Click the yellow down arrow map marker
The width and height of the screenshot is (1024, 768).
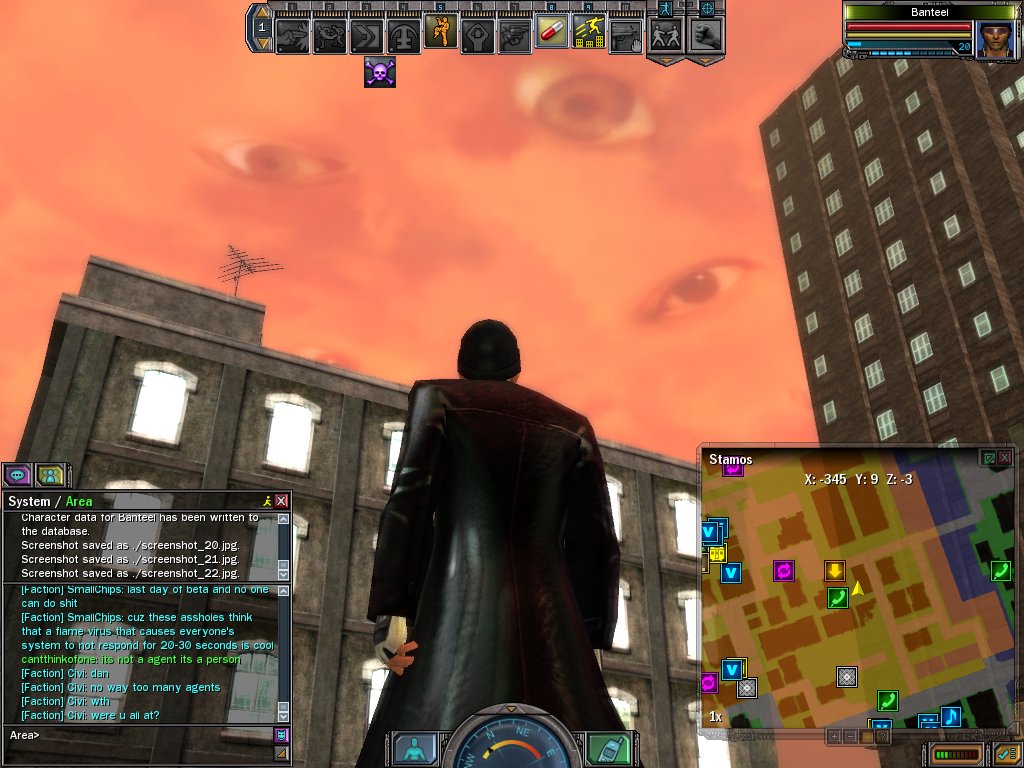(x=835, y=571)
